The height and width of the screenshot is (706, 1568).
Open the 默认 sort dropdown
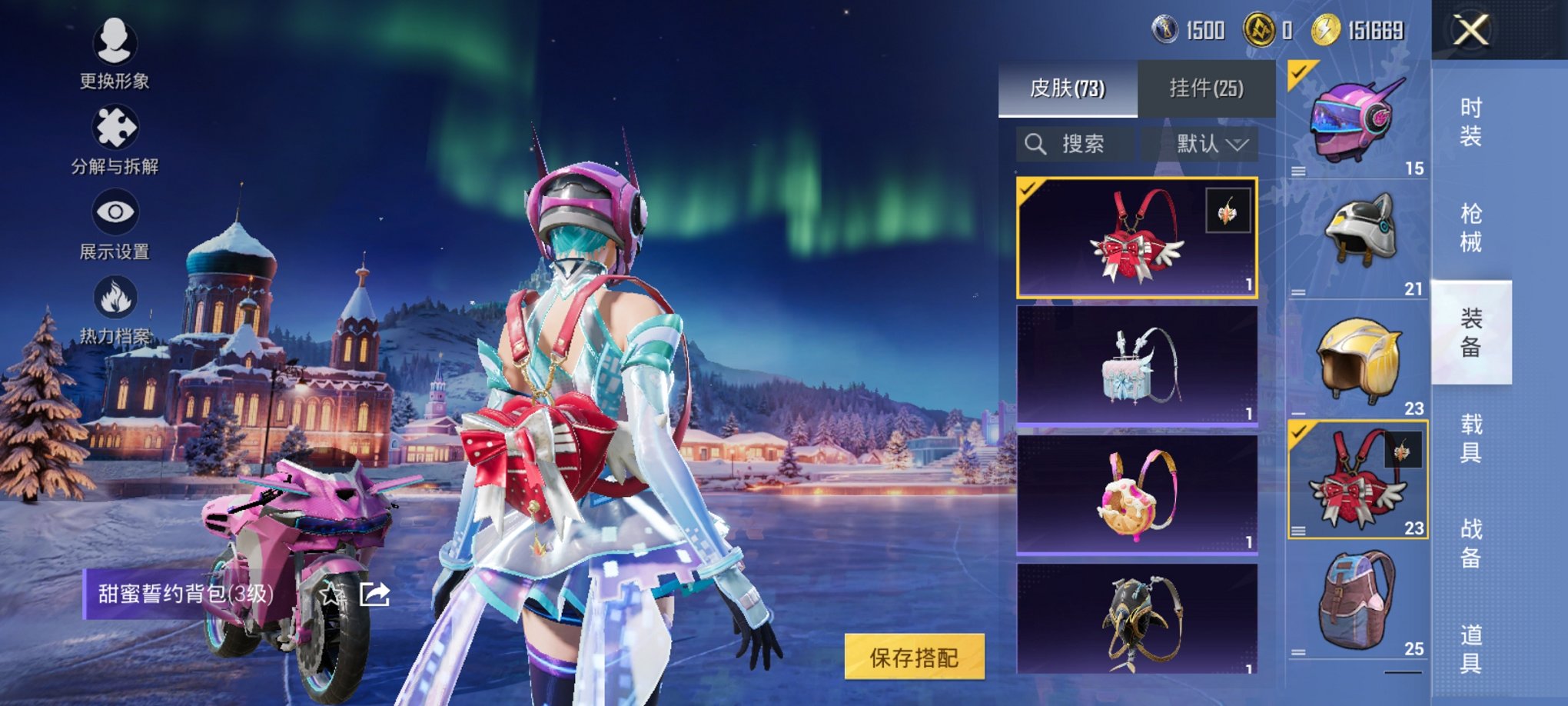[1200, 144]
